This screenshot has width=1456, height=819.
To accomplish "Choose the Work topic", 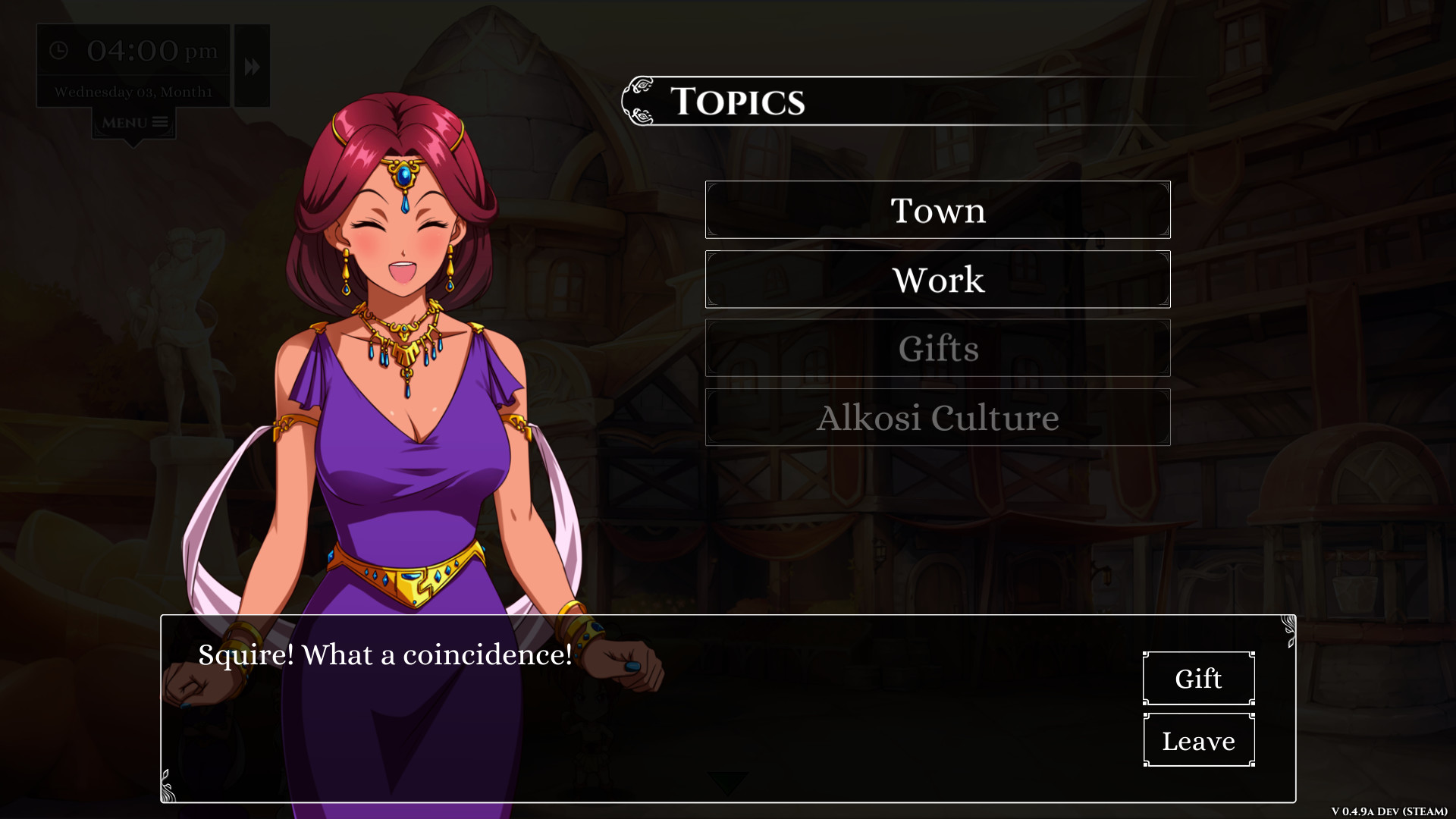I will coord(938,279).
